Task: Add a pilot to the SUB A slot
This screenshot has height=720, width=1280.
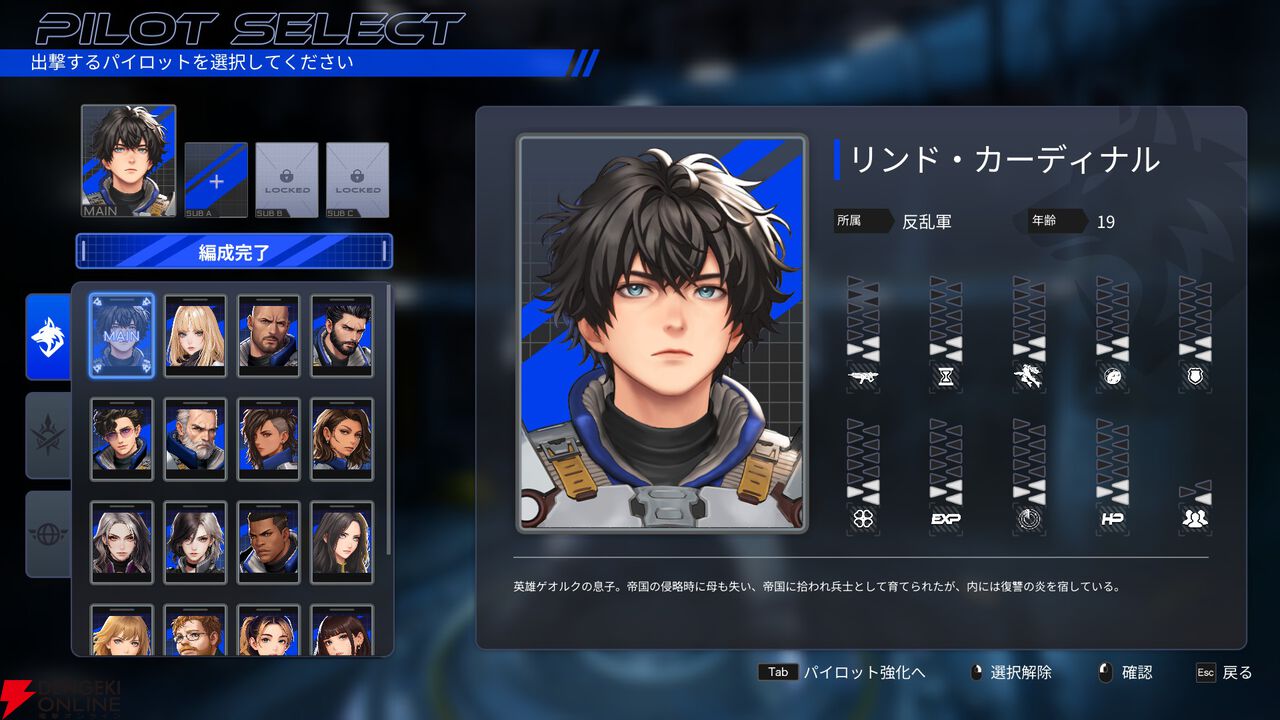Action: tap(216, 180)
